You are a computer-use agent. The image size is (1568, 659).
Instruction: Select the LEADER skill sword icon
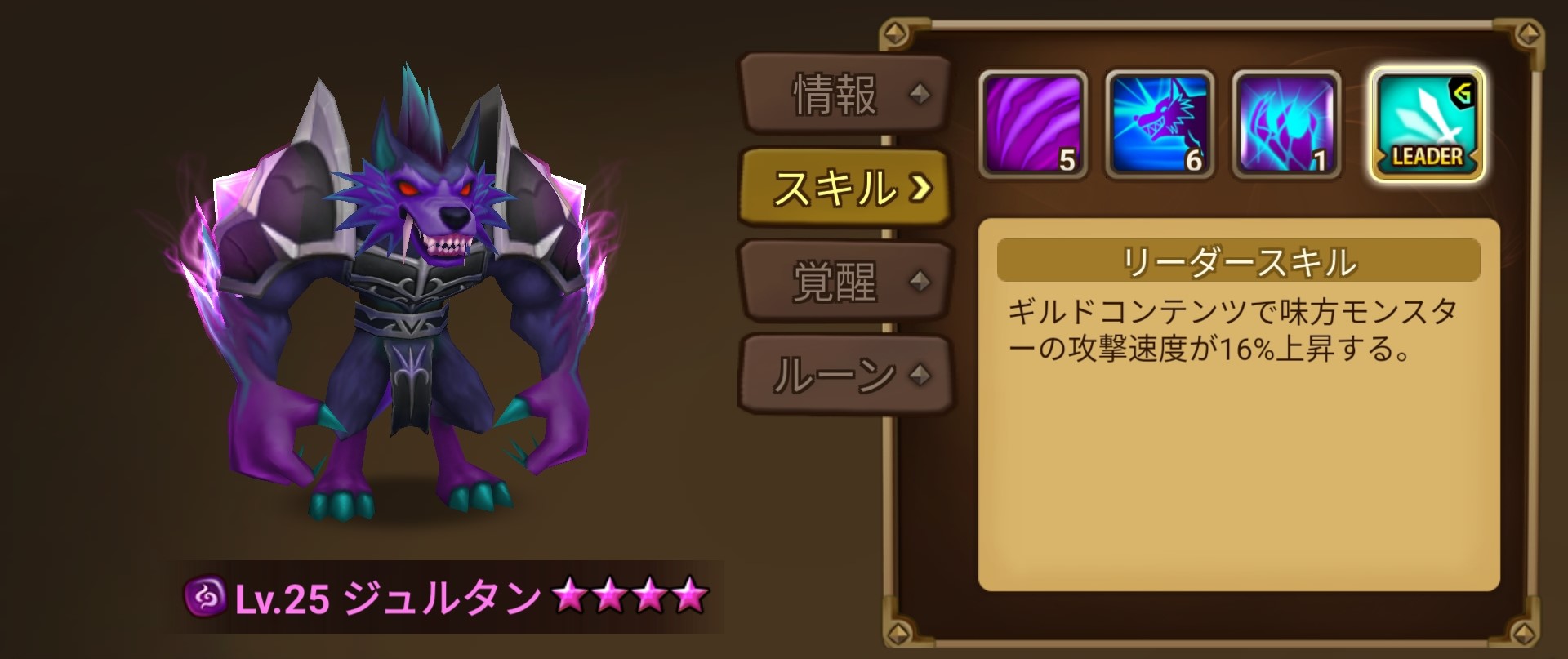click(x=1425, y=122)
